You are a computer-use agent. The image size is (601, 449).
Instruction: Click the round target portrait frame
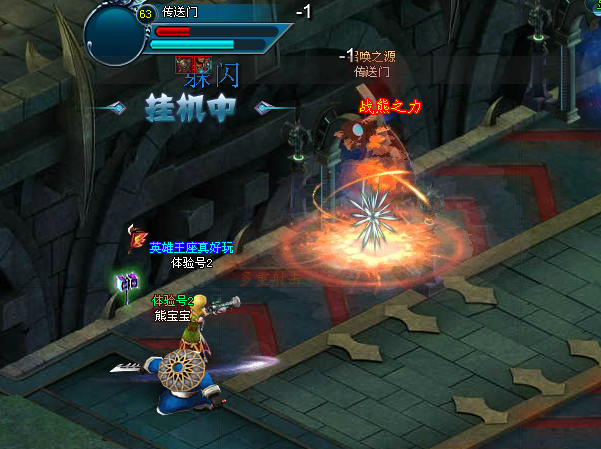(116, 34)
